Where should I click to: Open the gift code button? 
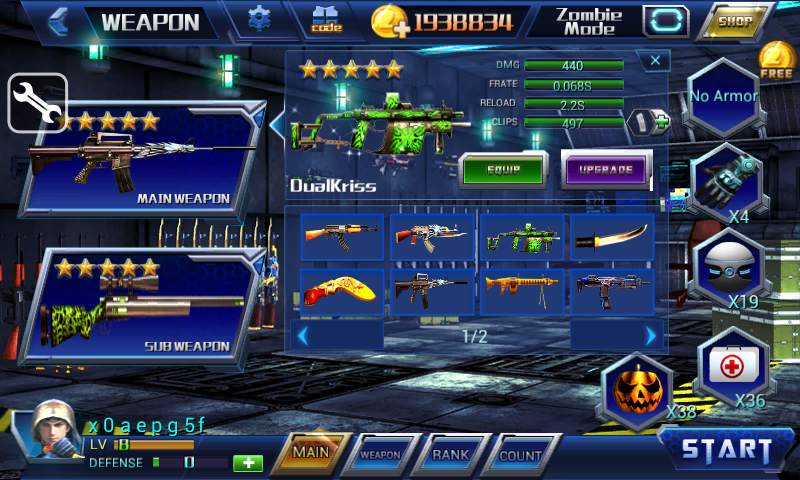326,20
